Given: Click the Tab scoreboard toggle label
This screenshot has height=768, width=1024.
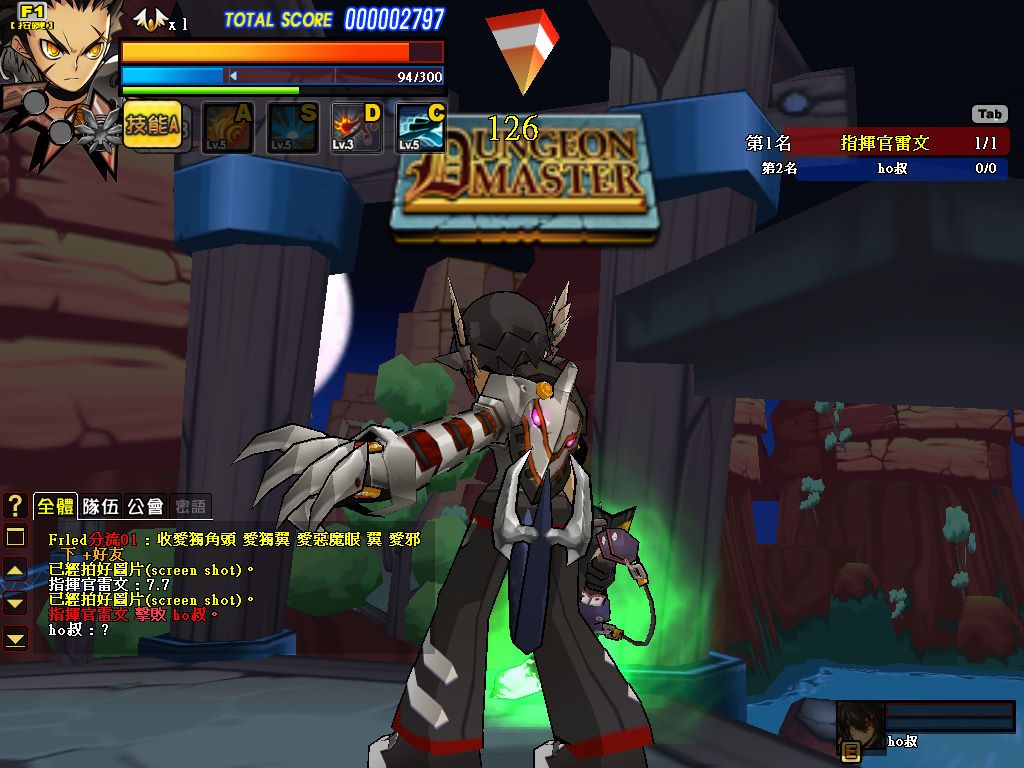Looking at the screenshot, I should point(989,114).
